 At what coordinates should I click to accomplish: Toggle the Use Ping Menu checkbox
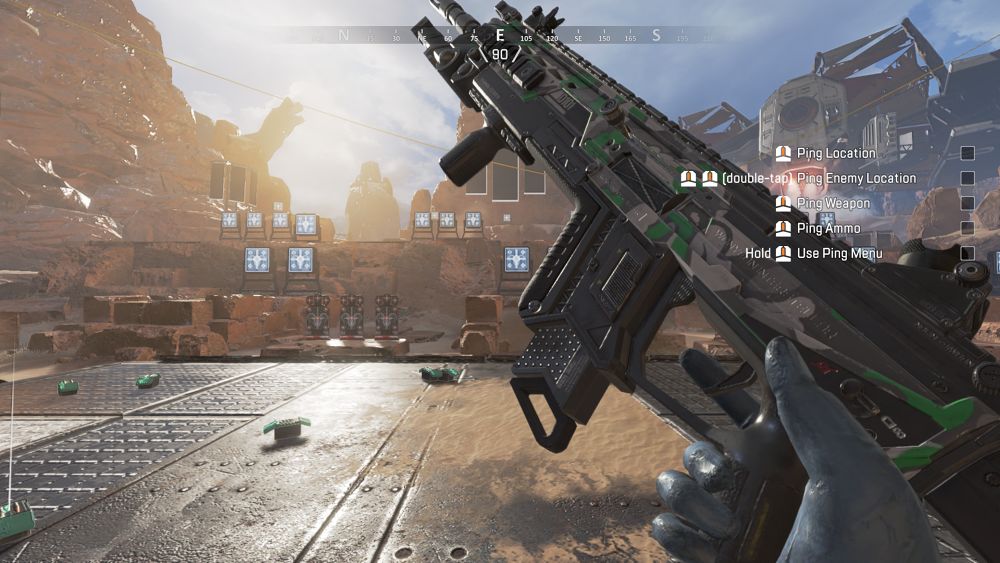[967, 254]
